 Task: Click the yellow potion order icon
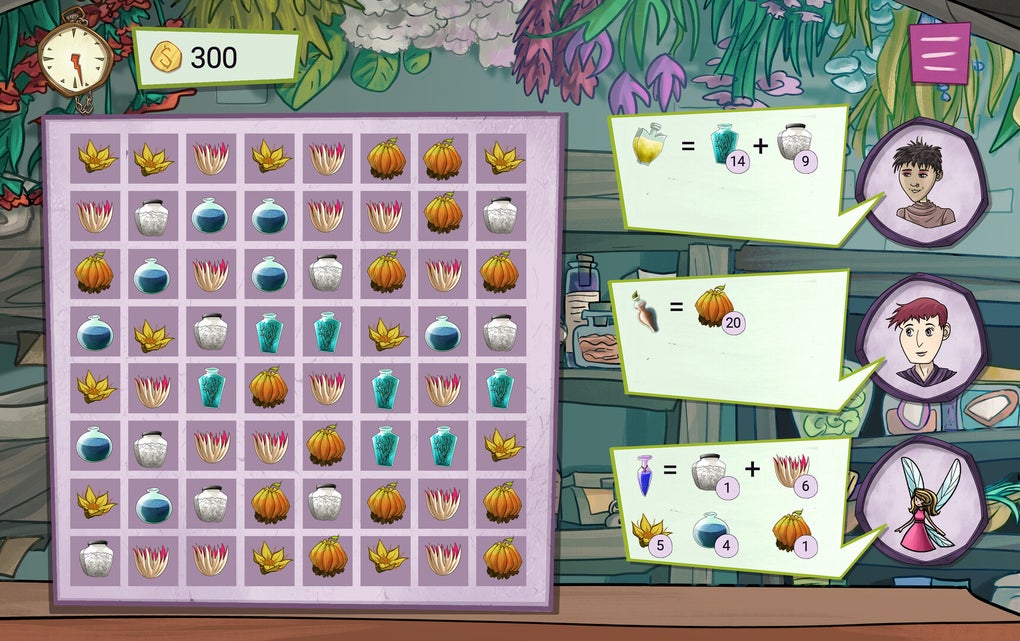point(648,146)
